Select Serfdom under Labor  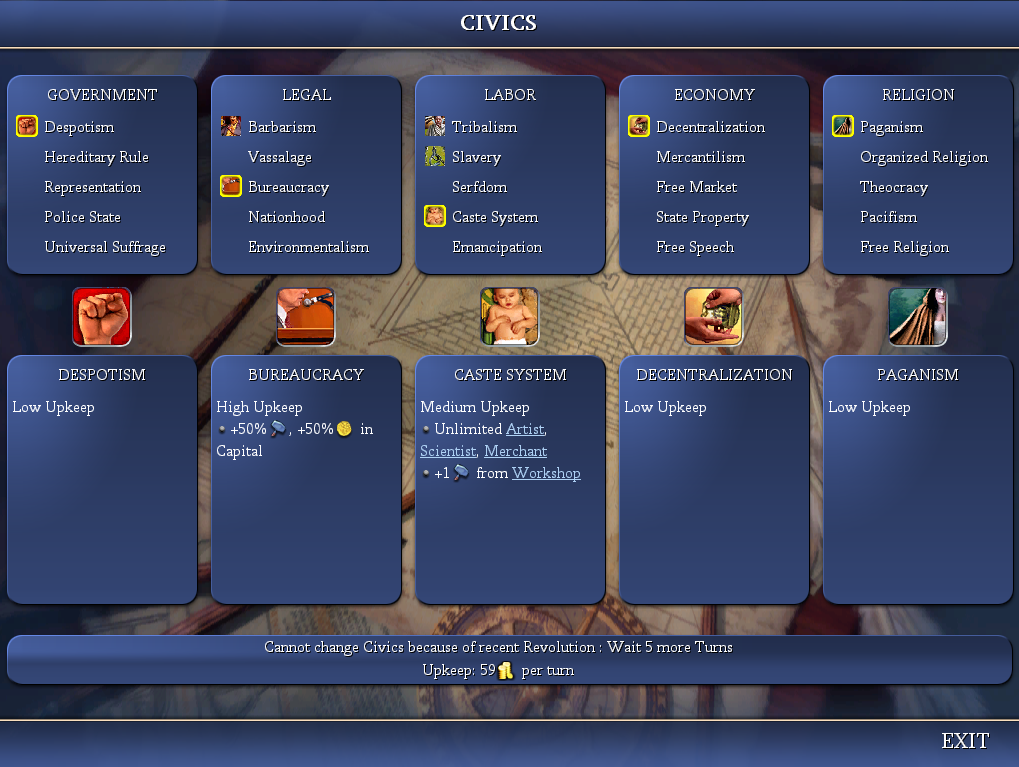[x=479, y=187]
